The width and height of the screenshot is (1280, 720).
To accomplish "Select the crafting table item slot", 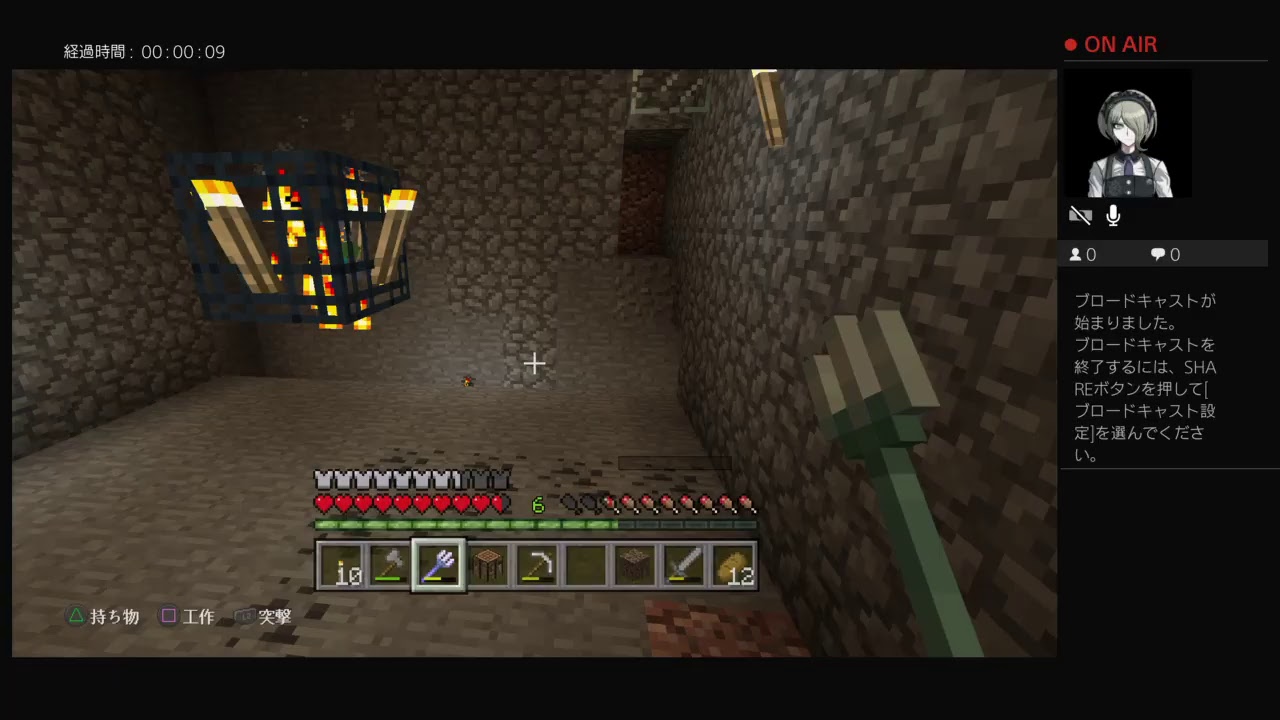I will click(488, 565).
